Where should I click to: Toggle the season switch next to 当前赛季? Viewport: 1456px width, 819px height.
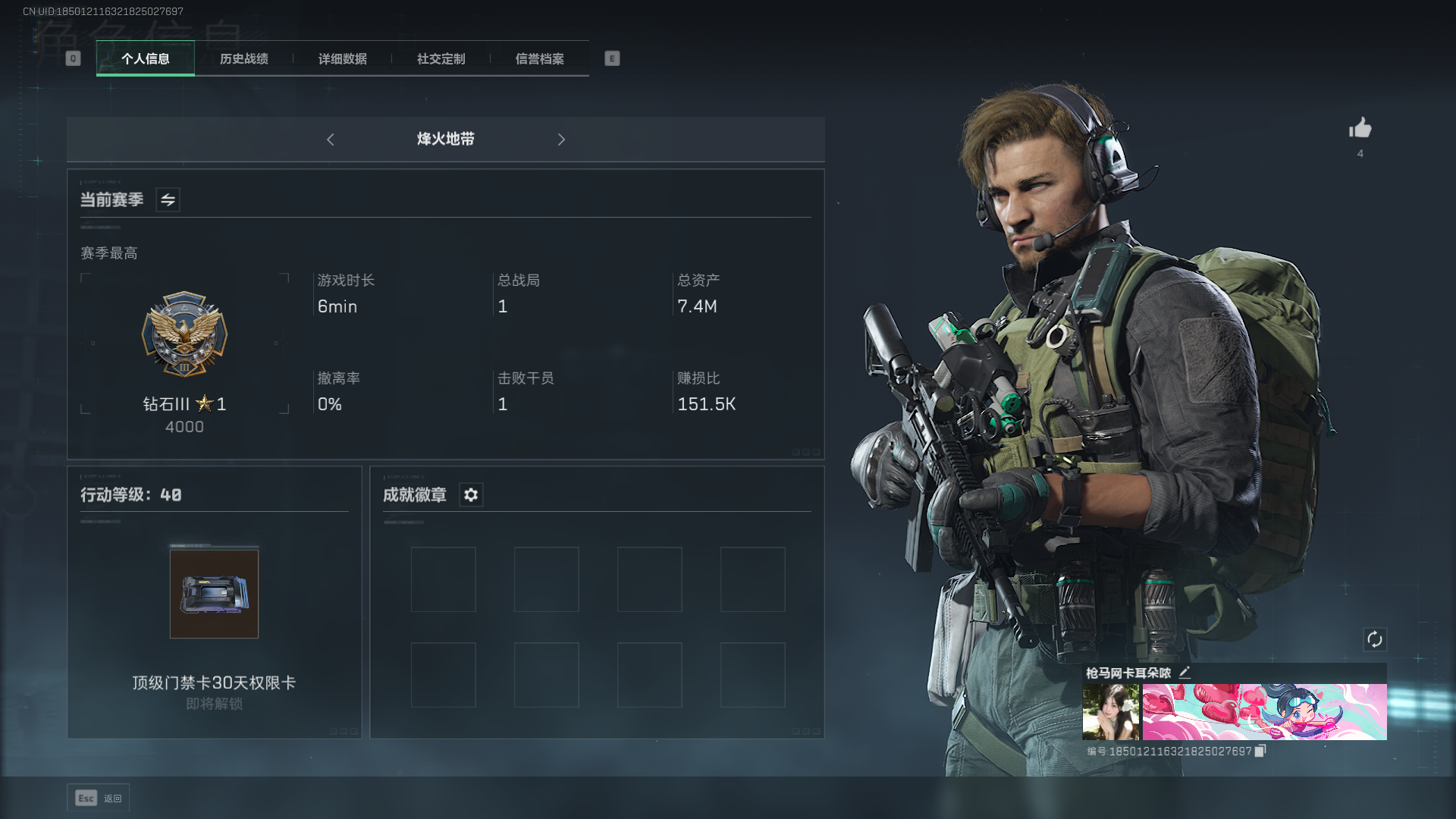click(168, 200)
